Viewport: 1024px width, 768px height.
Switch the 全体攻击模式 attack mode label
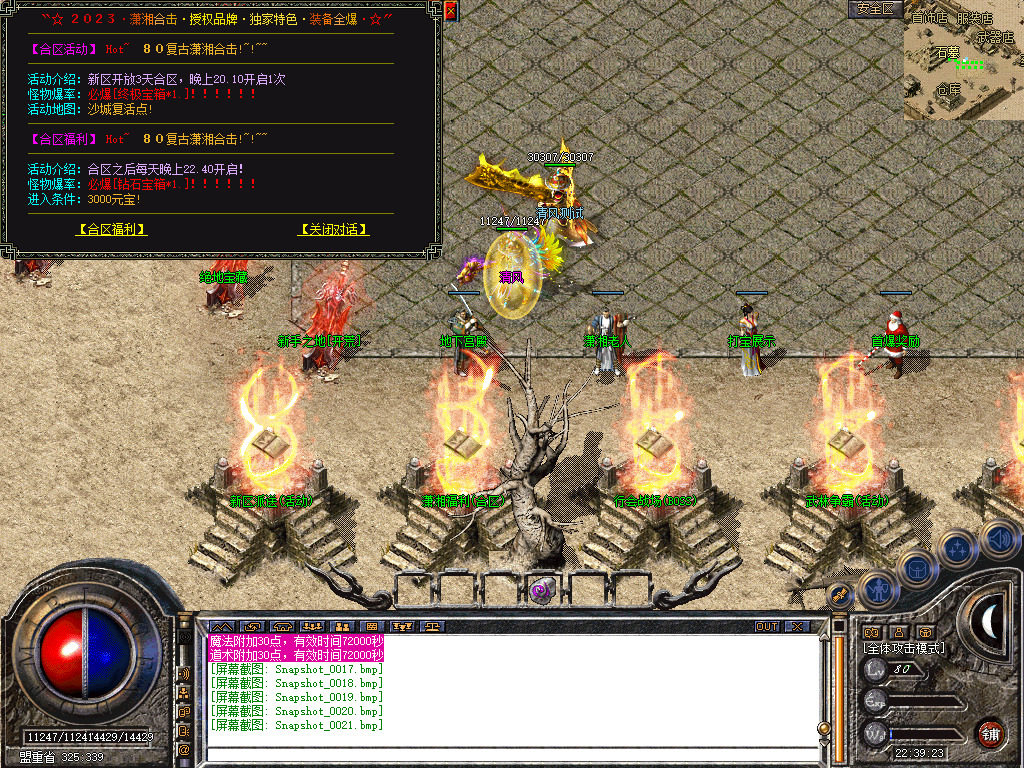click(905, 648)
